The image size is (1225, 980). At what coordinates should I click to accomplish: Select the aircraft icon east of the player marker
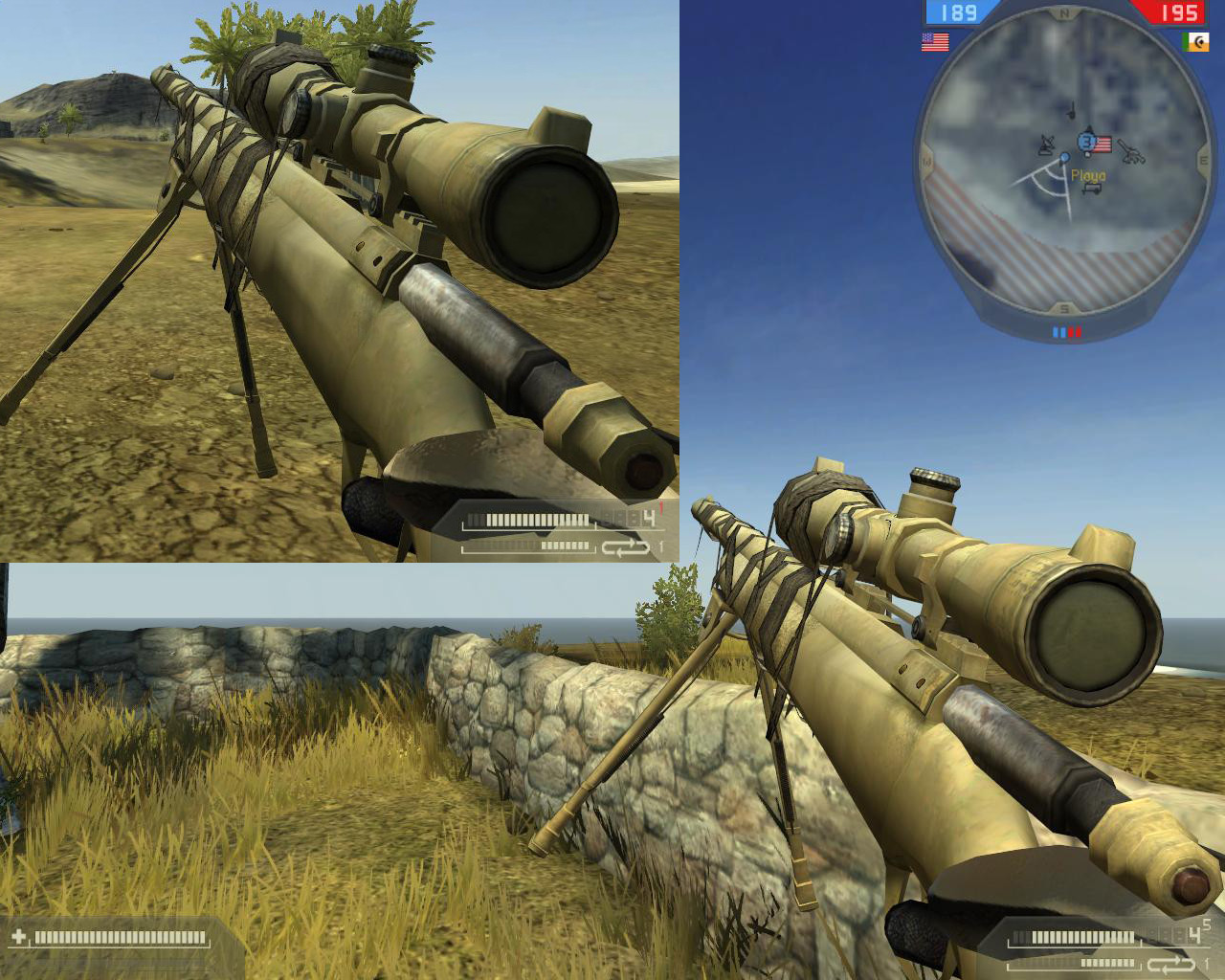(1133, 152)
